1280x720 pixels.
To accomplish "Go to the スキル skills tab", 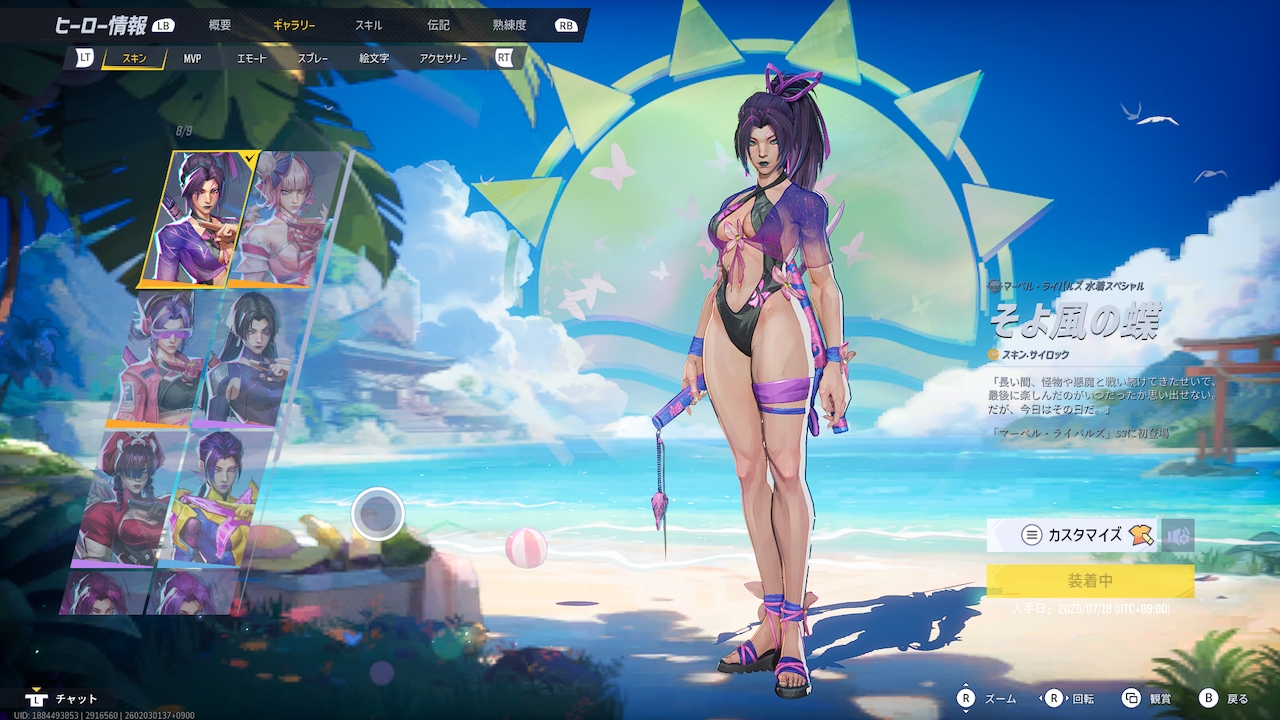I will point(369,25).
